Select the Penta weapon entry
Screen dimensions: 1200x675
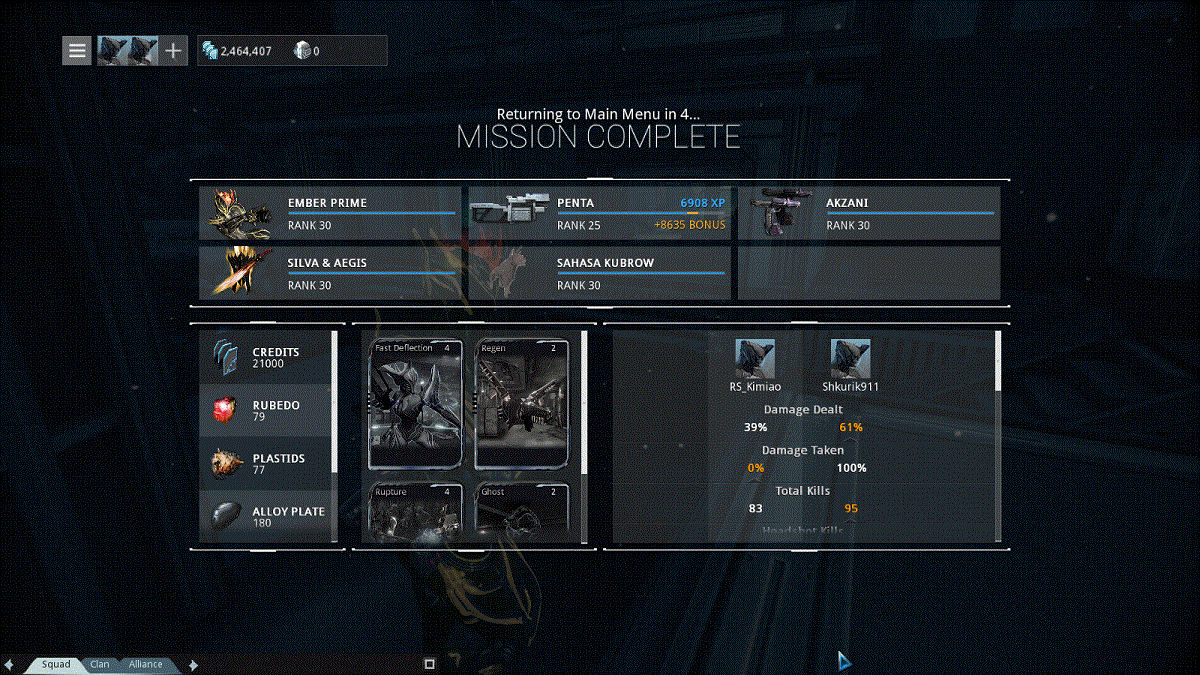599,214
